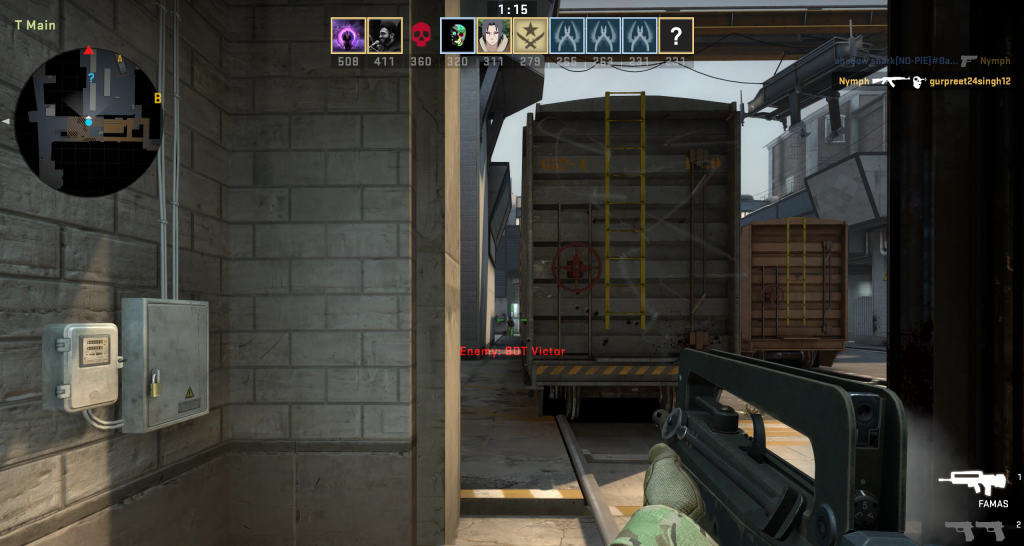Choose the bearded man player avatar

(x=384, y=36)
